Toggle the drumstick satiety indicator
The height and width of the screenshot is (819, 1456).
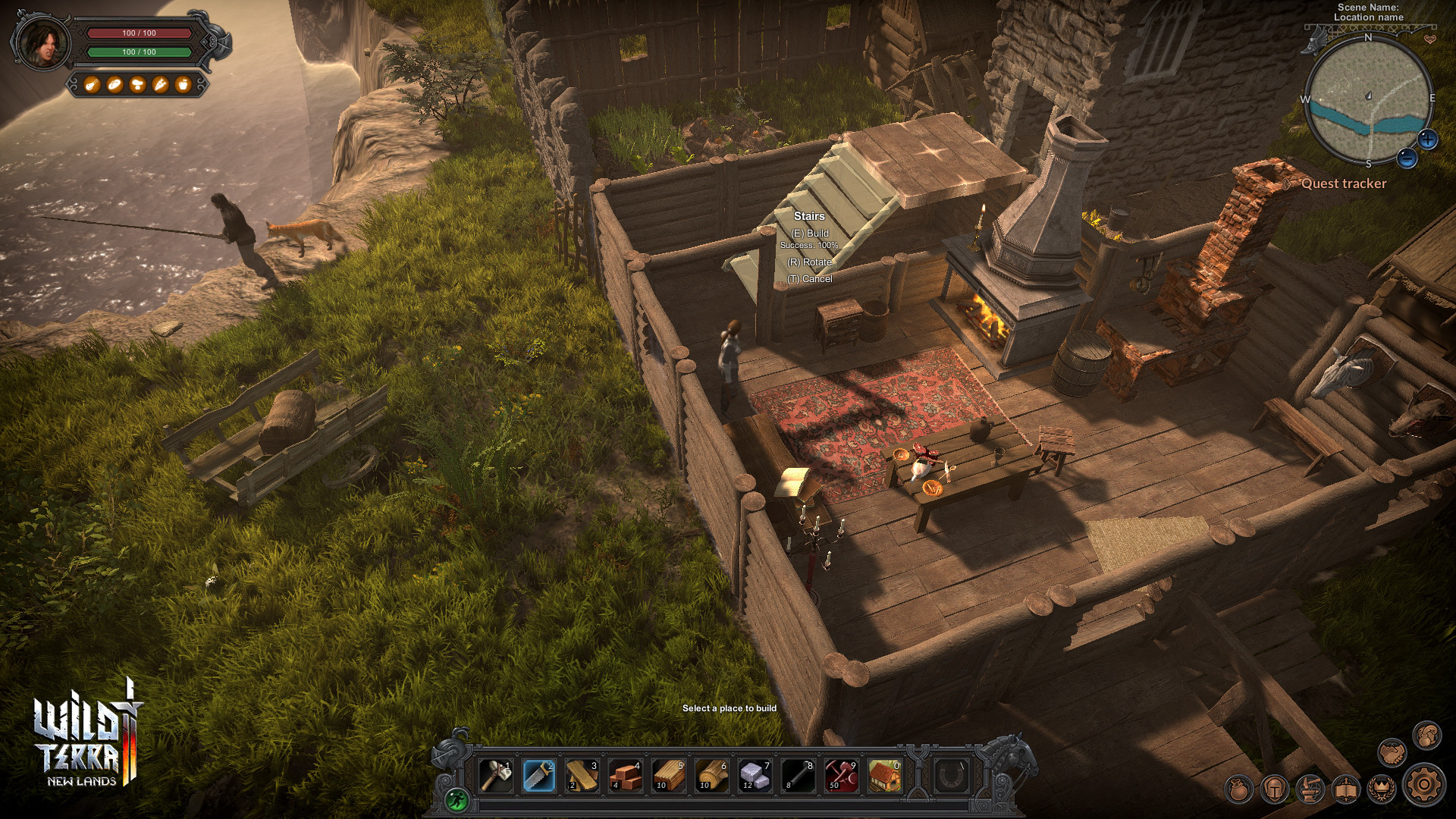click(93, 85)
